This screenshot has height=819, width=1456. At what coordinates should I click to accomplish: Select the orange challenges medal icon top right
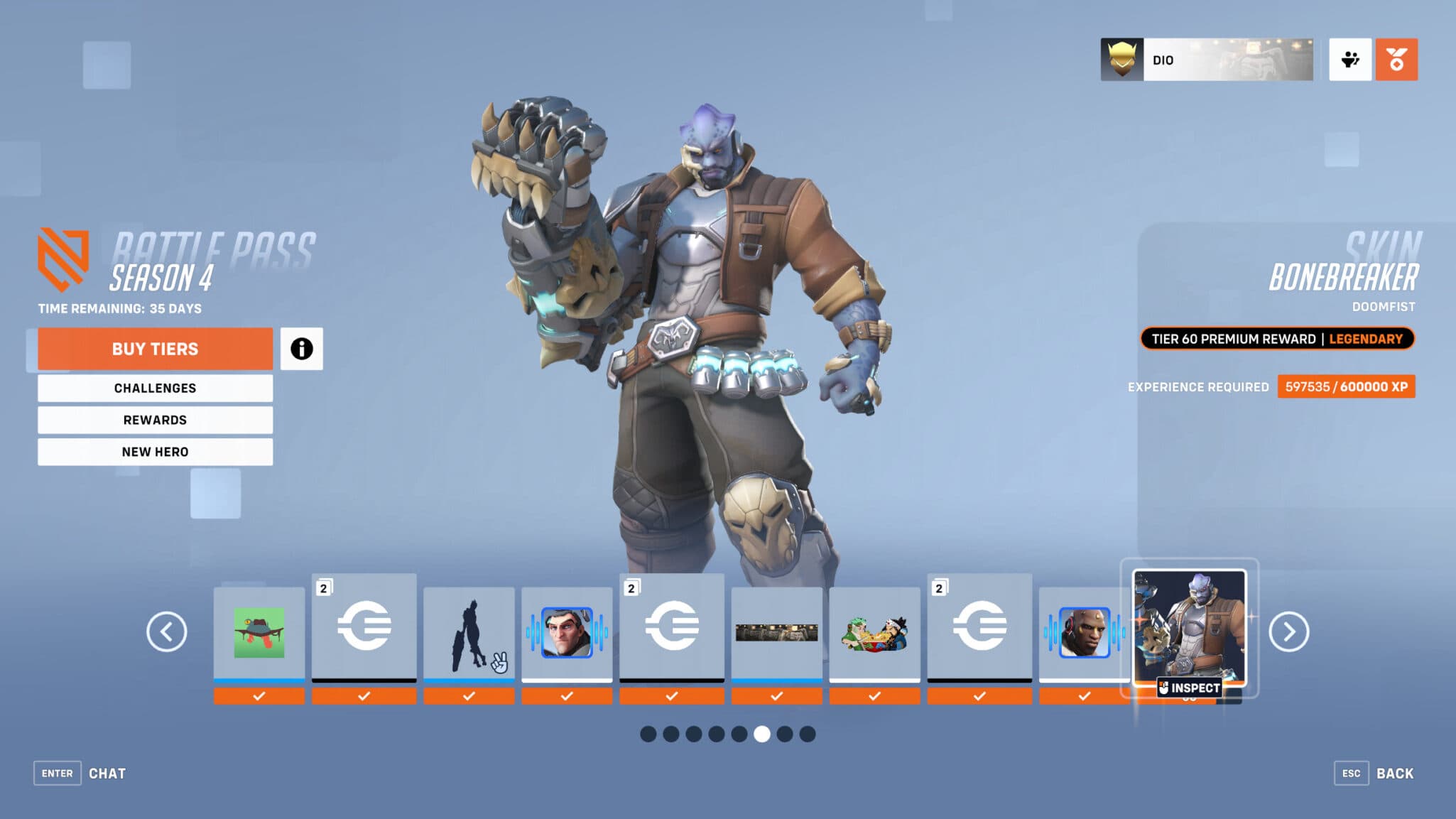(x=1396, y=60)
